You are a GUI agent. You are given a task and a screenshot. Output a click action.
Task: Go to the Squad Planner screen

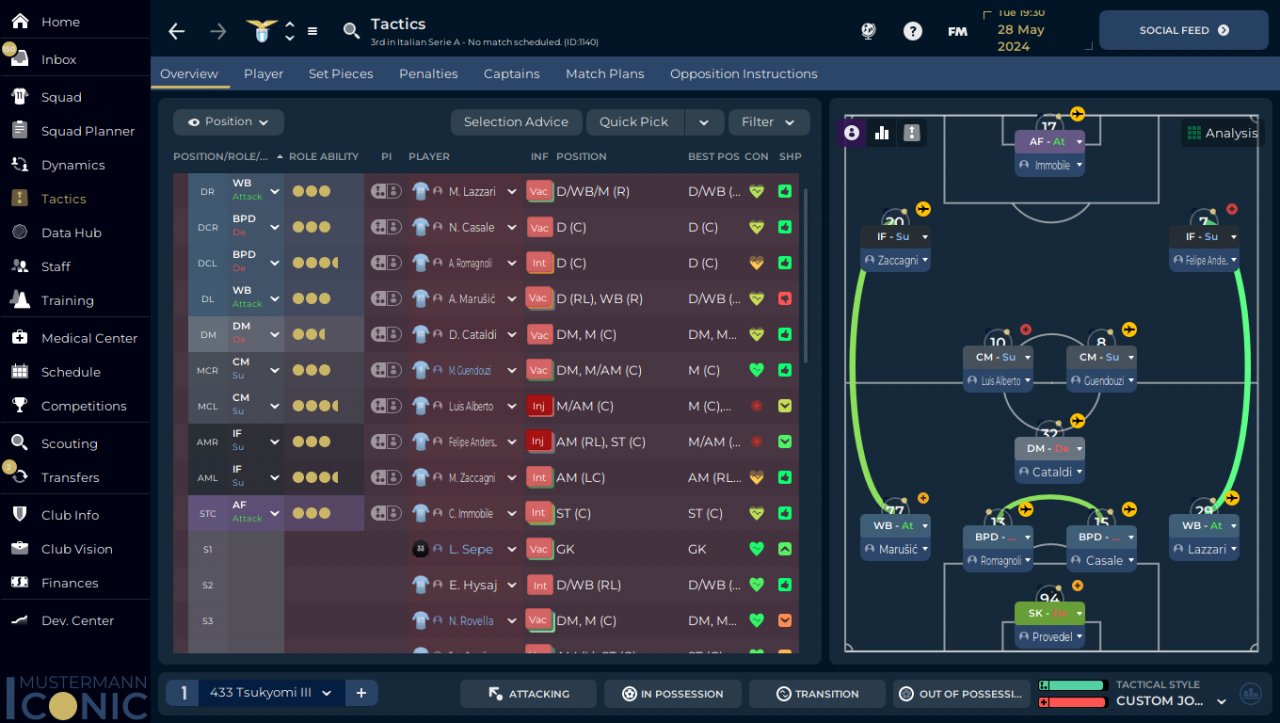pyautogui.click(x=87, y=131)
